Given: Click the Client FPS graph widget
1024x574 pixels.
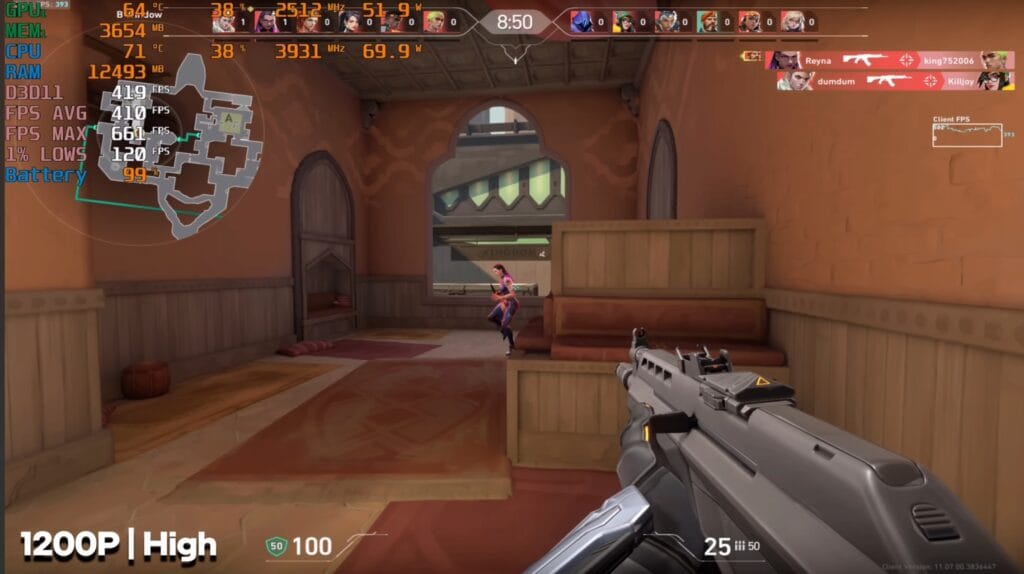Looking at the screenshot, I should click(967, 135).
